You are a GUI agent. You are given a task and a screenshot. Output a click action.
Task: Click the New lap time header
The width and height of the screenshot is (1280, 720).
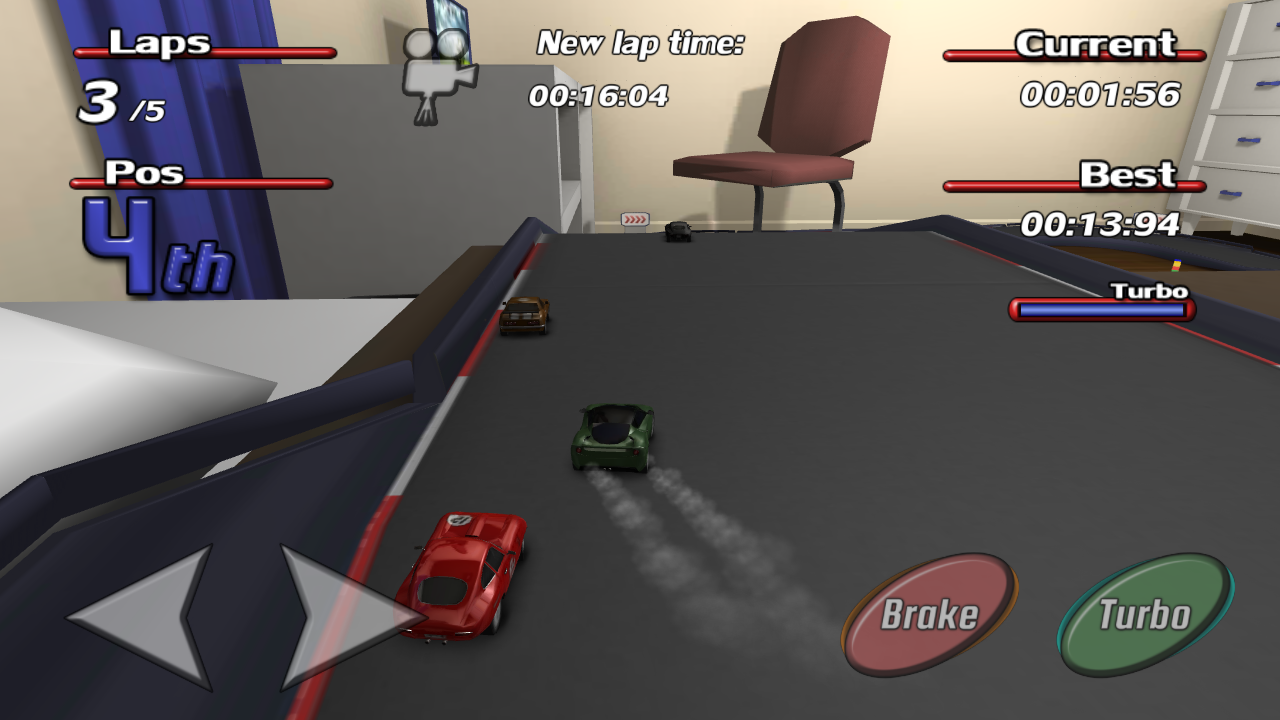coord(640,44)
